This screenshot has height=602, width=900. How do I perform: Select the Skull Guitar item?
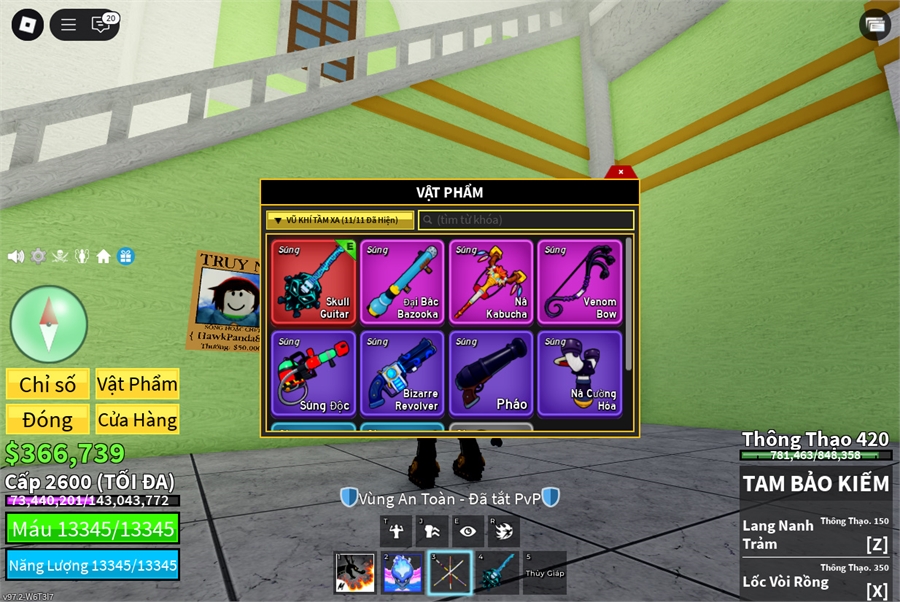pos(313,281)
